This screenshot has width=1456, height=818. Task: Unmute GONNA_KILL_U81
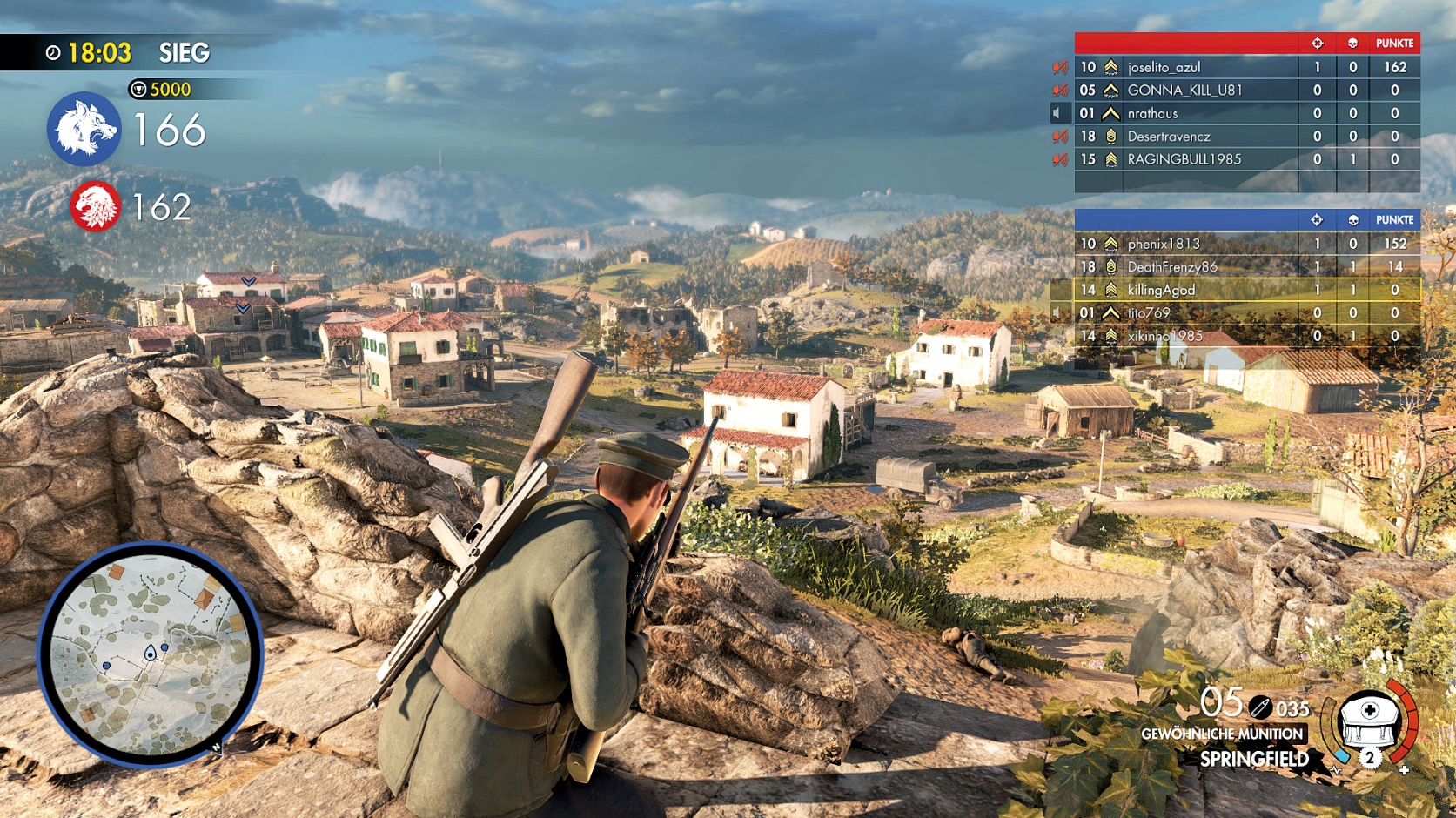1060,90
